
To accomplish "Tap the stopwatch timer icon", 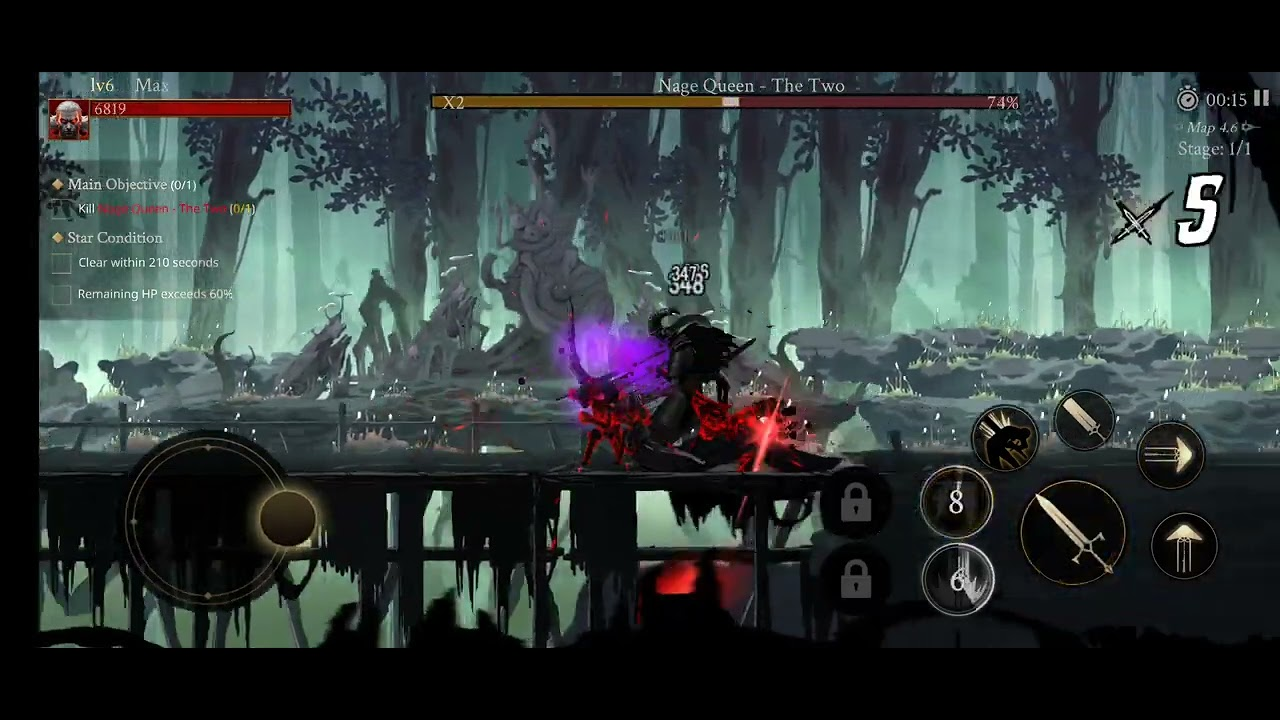I will coord(1188,100).
